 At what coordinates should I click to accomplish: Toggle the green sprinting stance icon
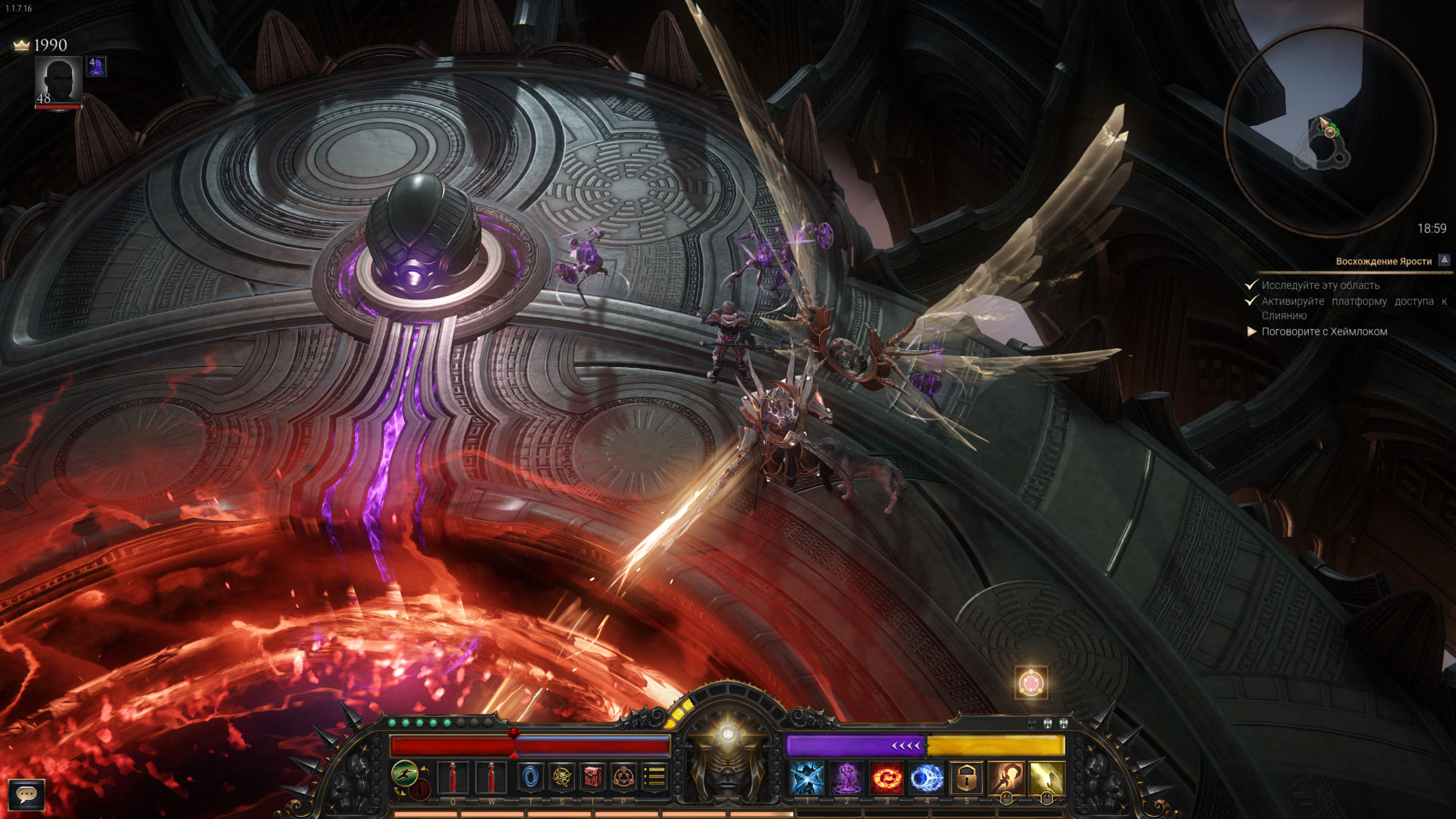point(405,774)
